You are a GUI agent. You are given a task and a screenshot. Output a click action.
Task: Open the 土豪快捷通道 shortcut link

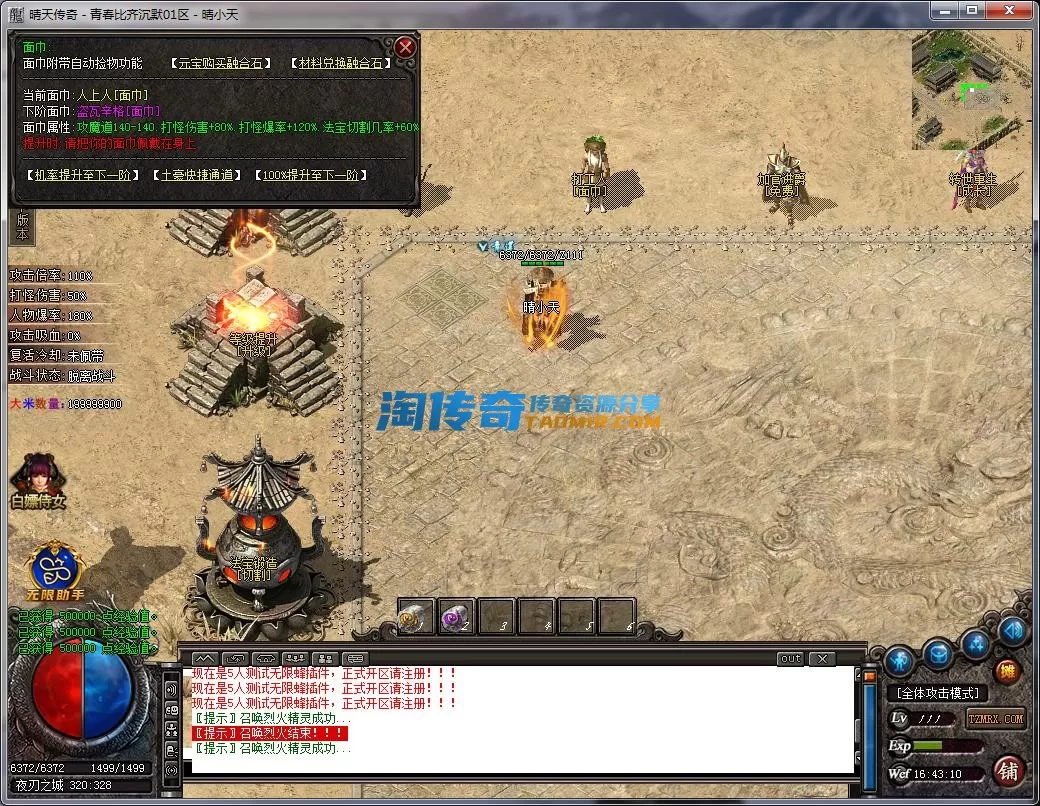tap(196, 175)
